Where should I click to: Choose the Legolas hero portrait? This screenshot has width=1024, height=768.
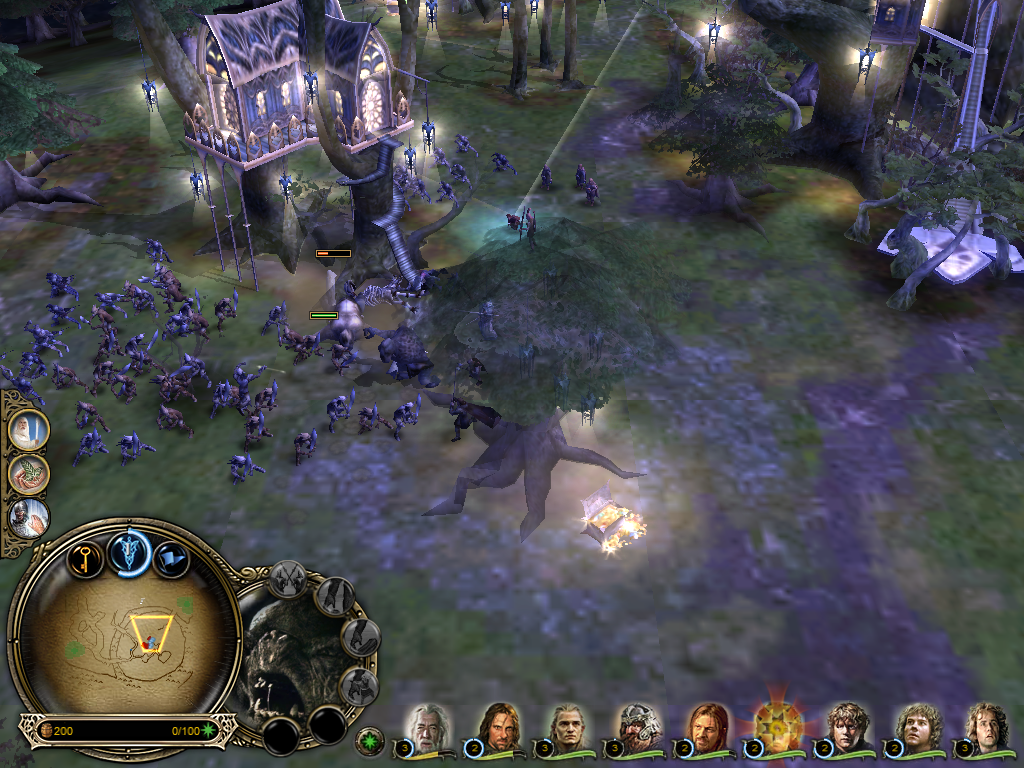tap(568, 728)
